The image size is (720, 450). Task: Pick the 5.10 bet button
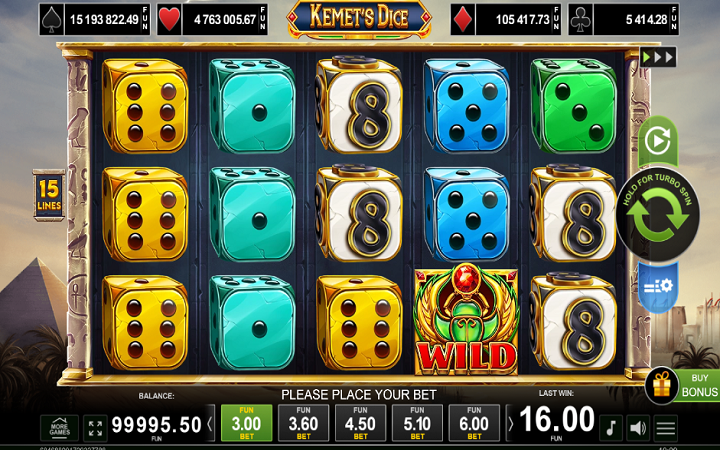pyautogui.click(x=417, y=424)
